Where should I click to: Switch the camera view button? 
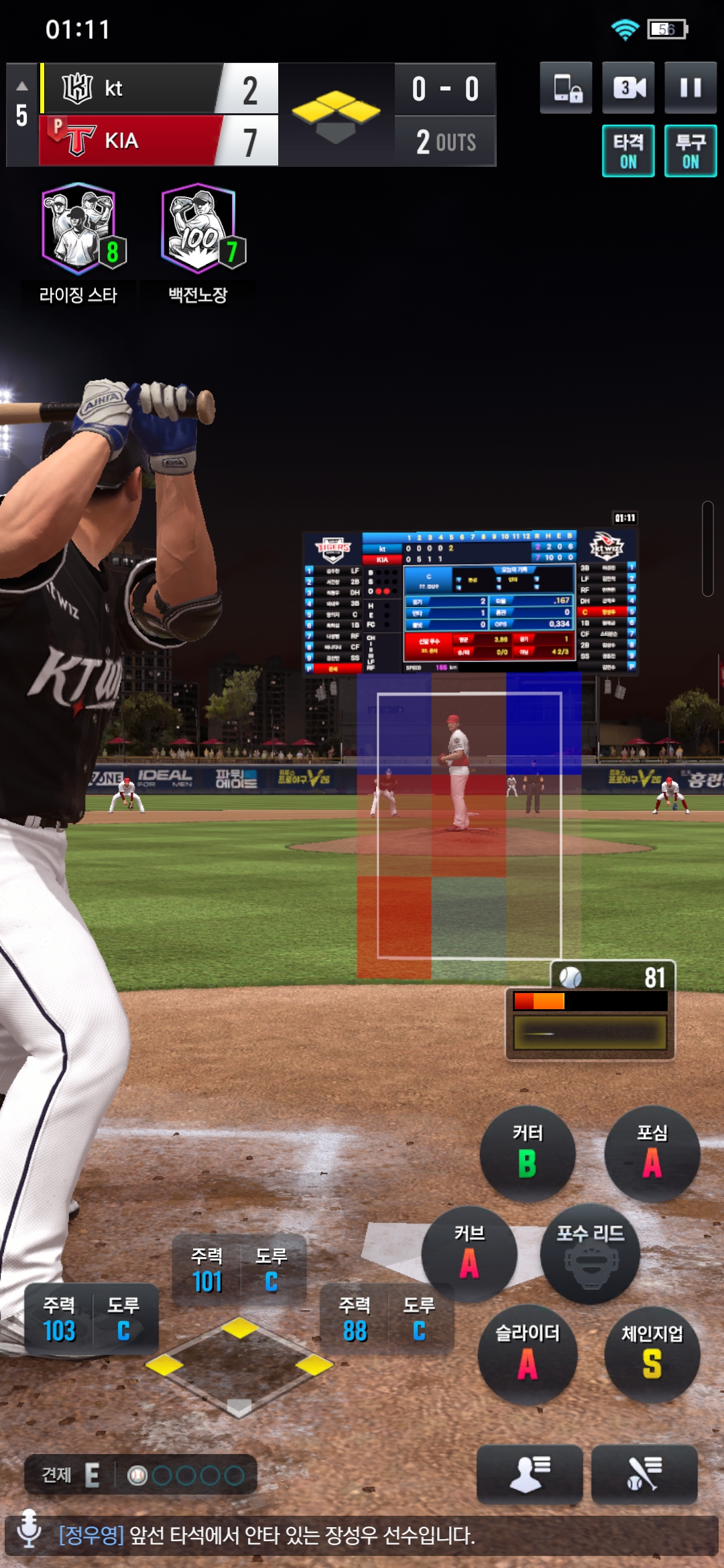(628, 88)
